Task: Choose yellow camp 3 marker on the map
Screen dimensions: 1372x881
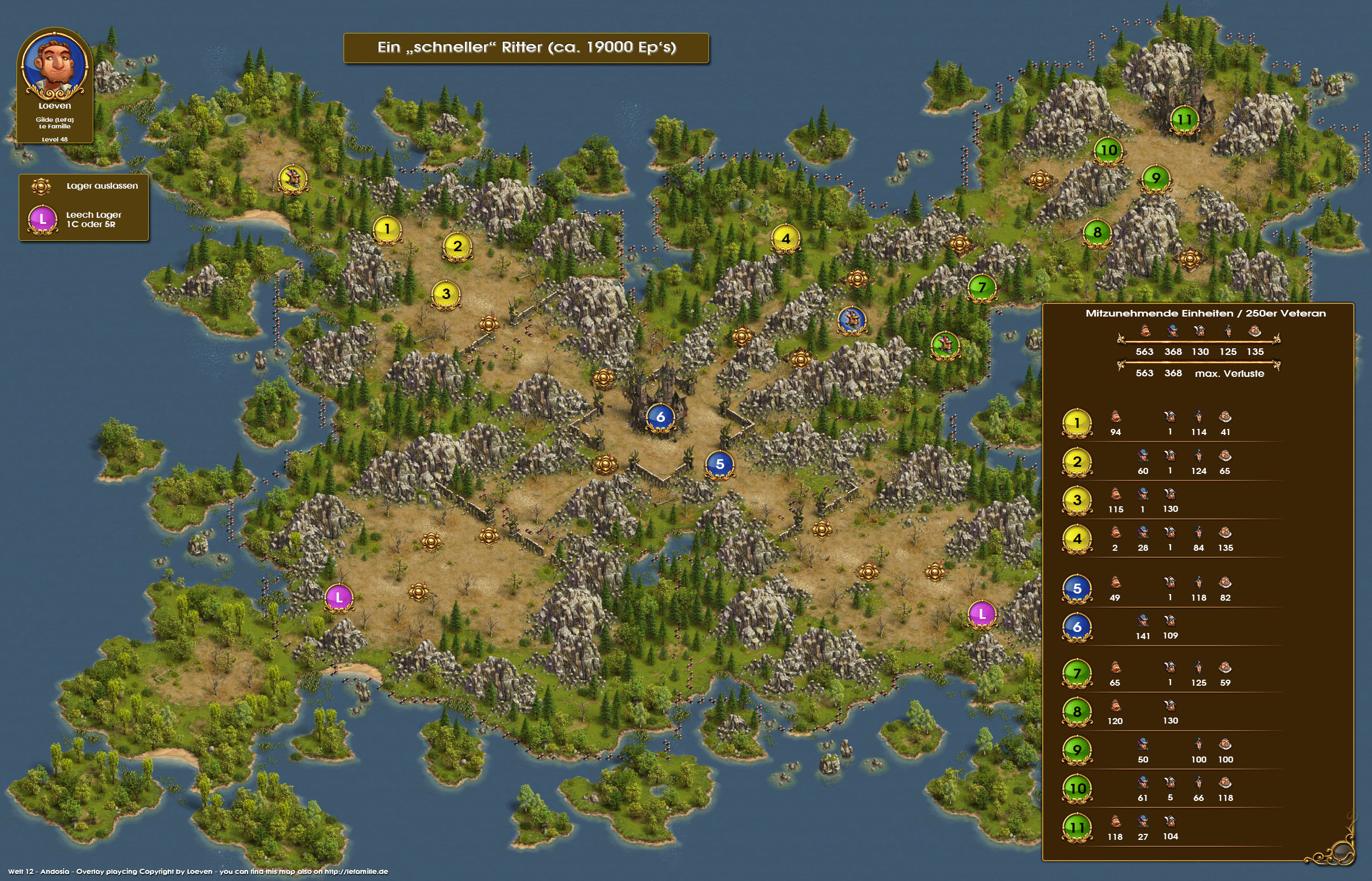Action: [446, 294]
